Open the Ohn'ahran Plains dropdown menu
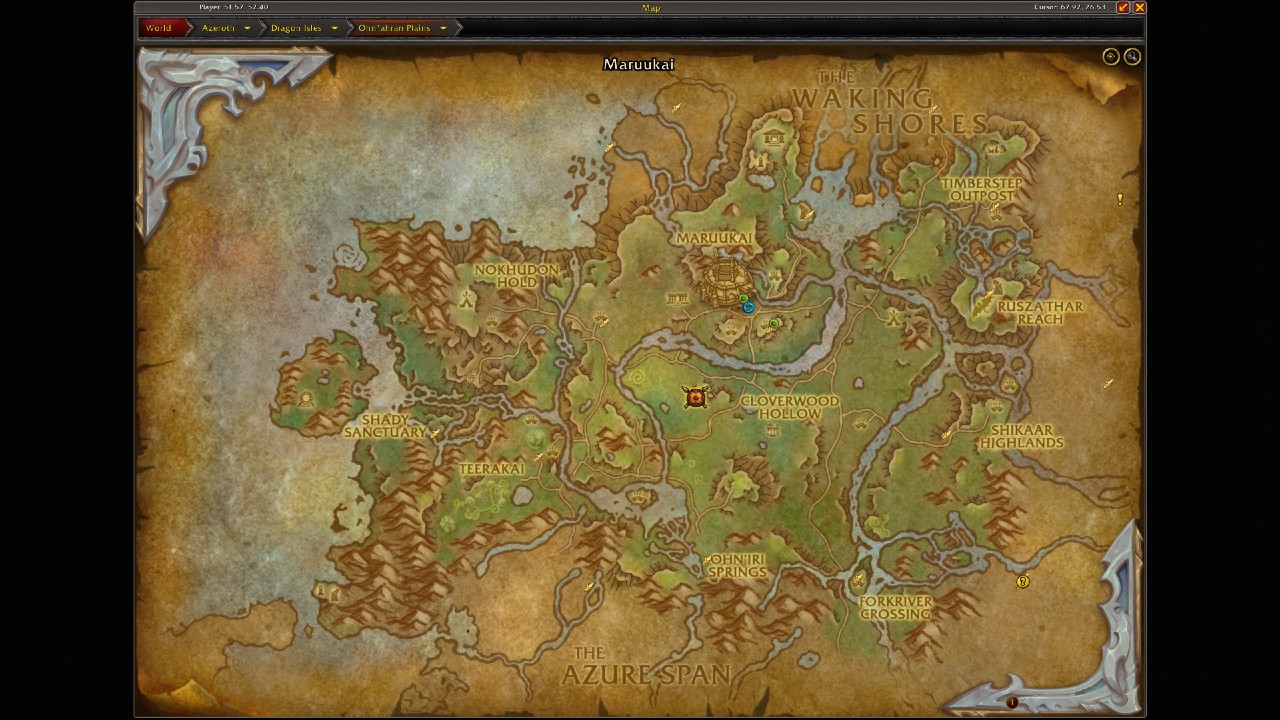Screen dimensions: 1280x720 coord(395,27)
